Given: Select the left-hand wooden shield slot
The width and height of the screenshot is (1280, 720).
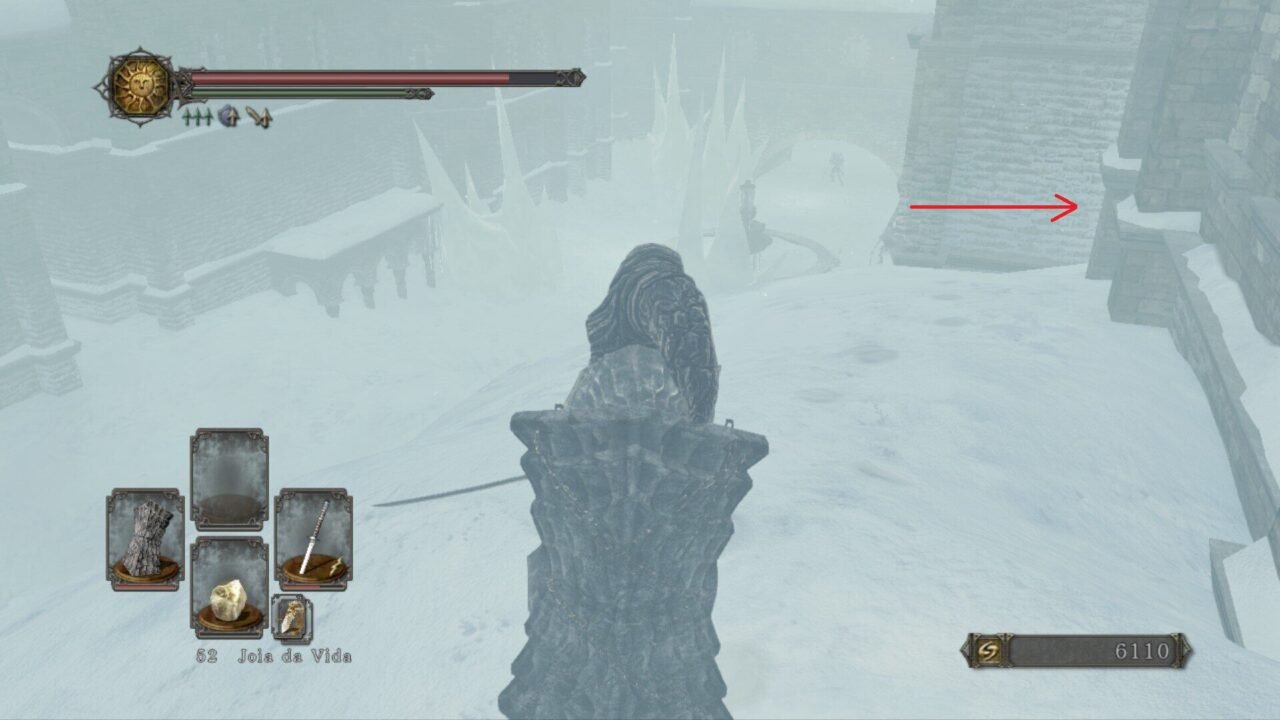Looking at the screenshot, I should tap(145, 538).
